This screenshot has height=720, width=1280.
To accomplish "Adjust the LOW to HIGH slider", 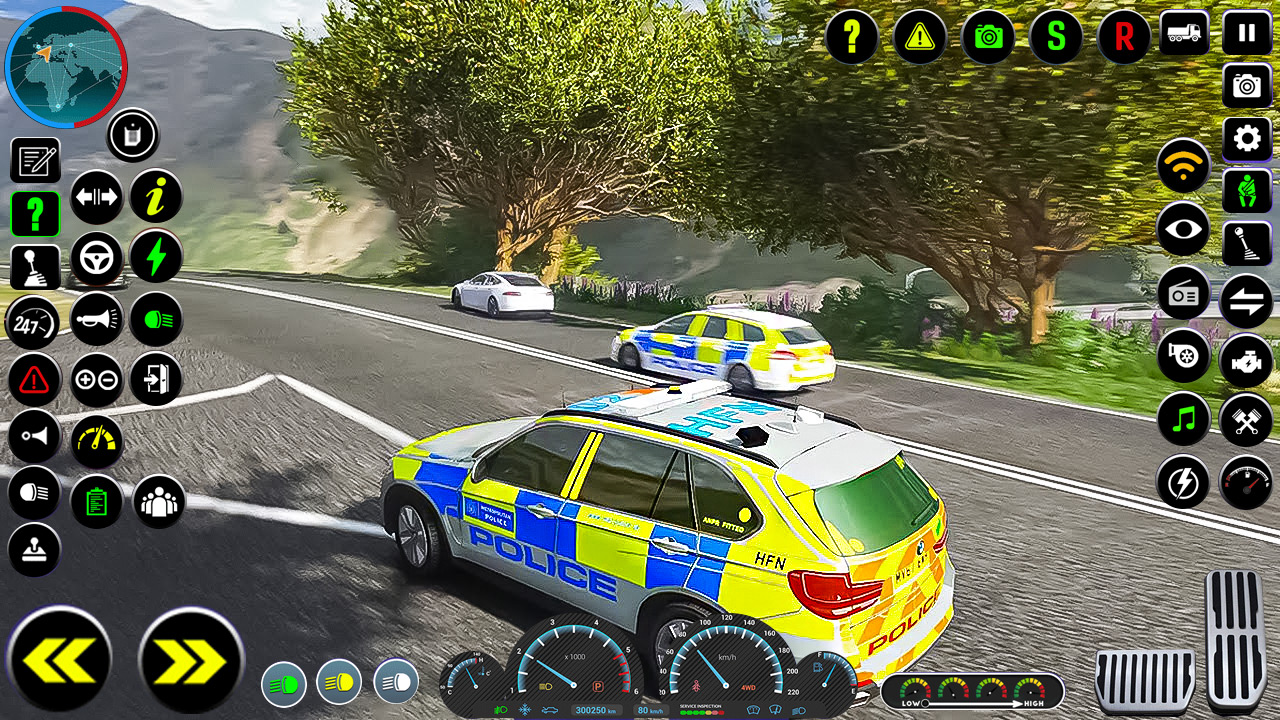I will pyautogui.click(x=965, y=703).
